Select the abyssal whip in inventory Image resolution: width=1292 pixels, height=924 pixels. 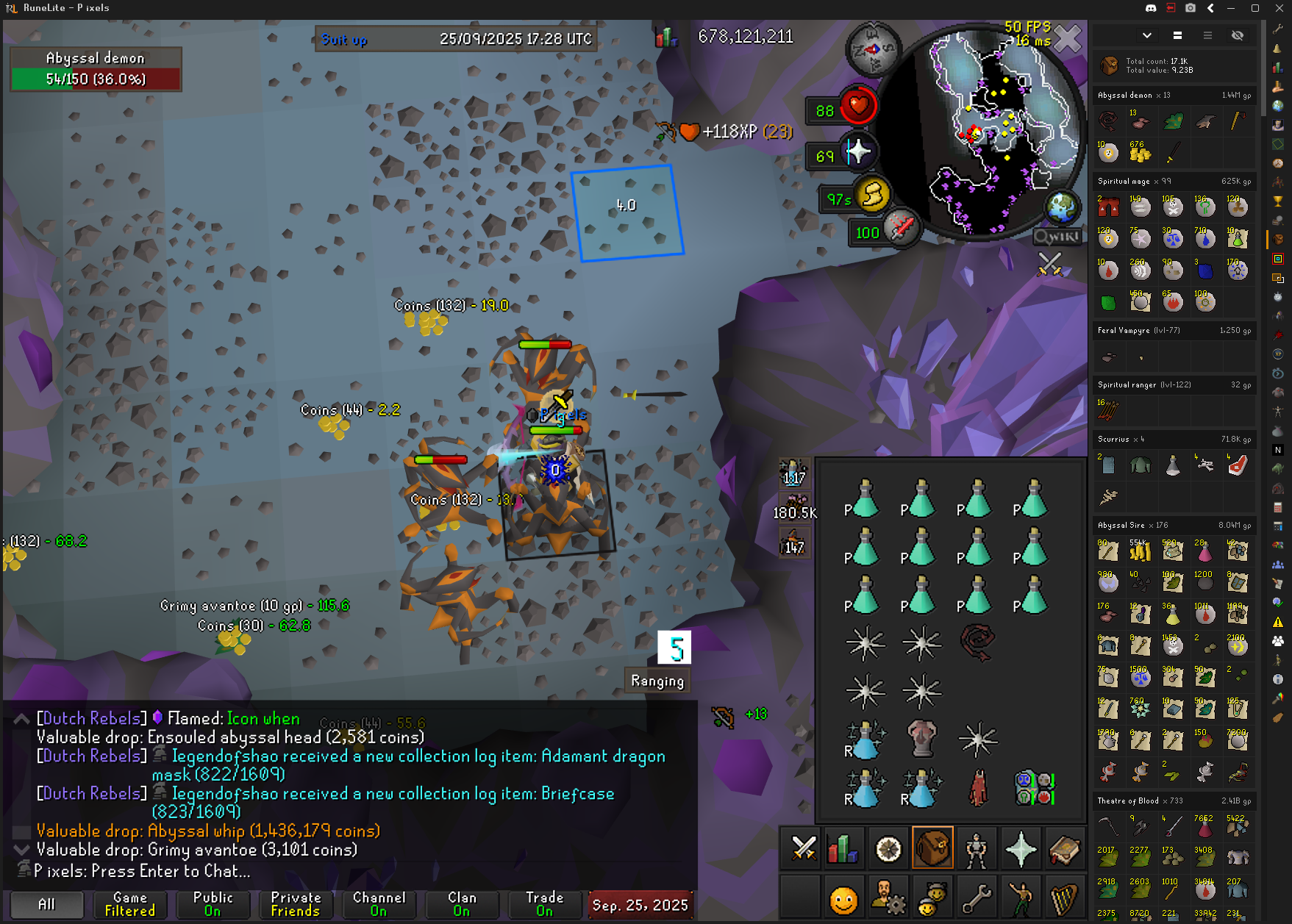[977, 642]
